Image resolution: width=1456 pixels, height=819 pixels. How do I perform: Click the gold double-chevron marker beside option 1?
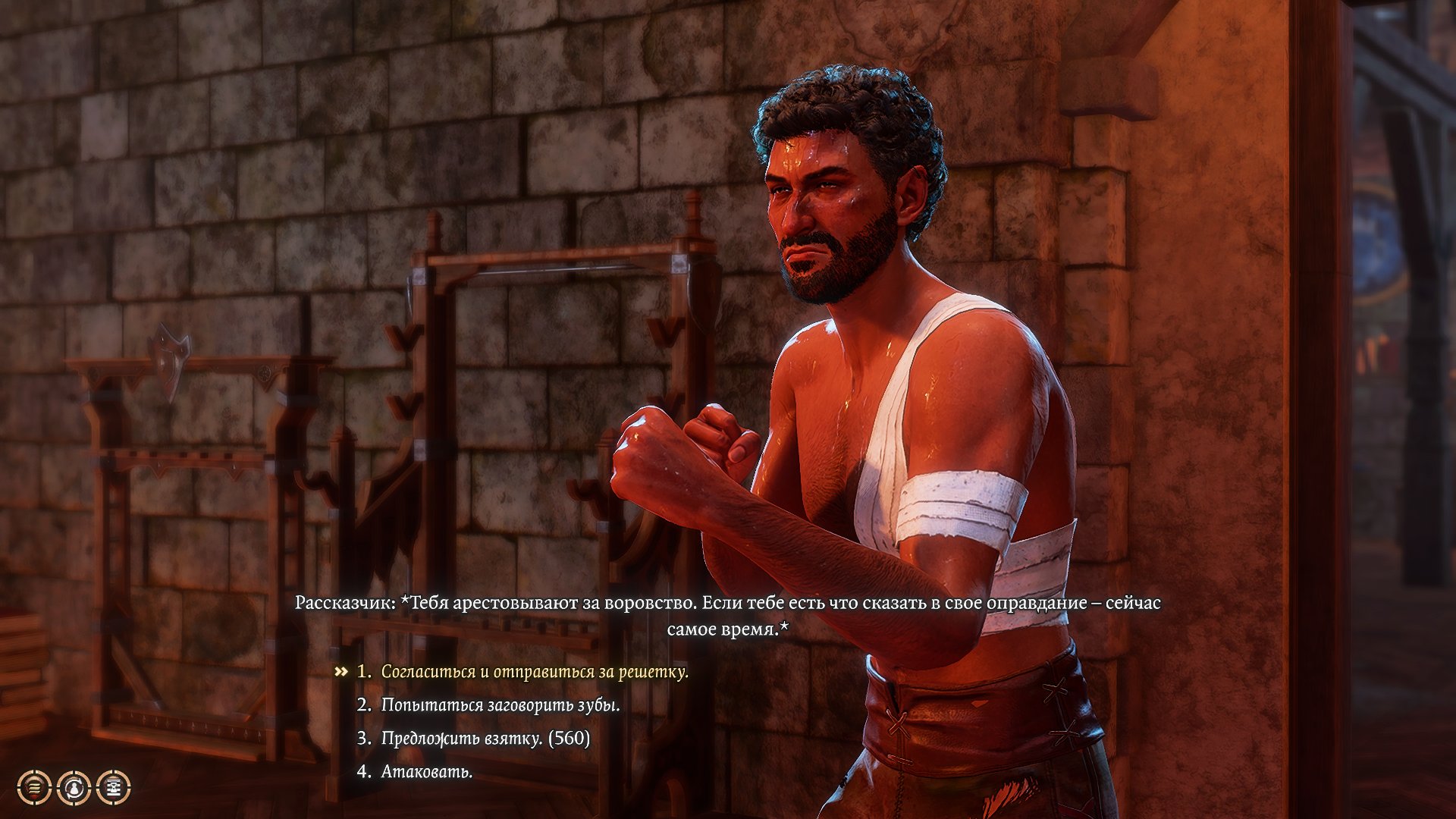[x=342, y=671]
